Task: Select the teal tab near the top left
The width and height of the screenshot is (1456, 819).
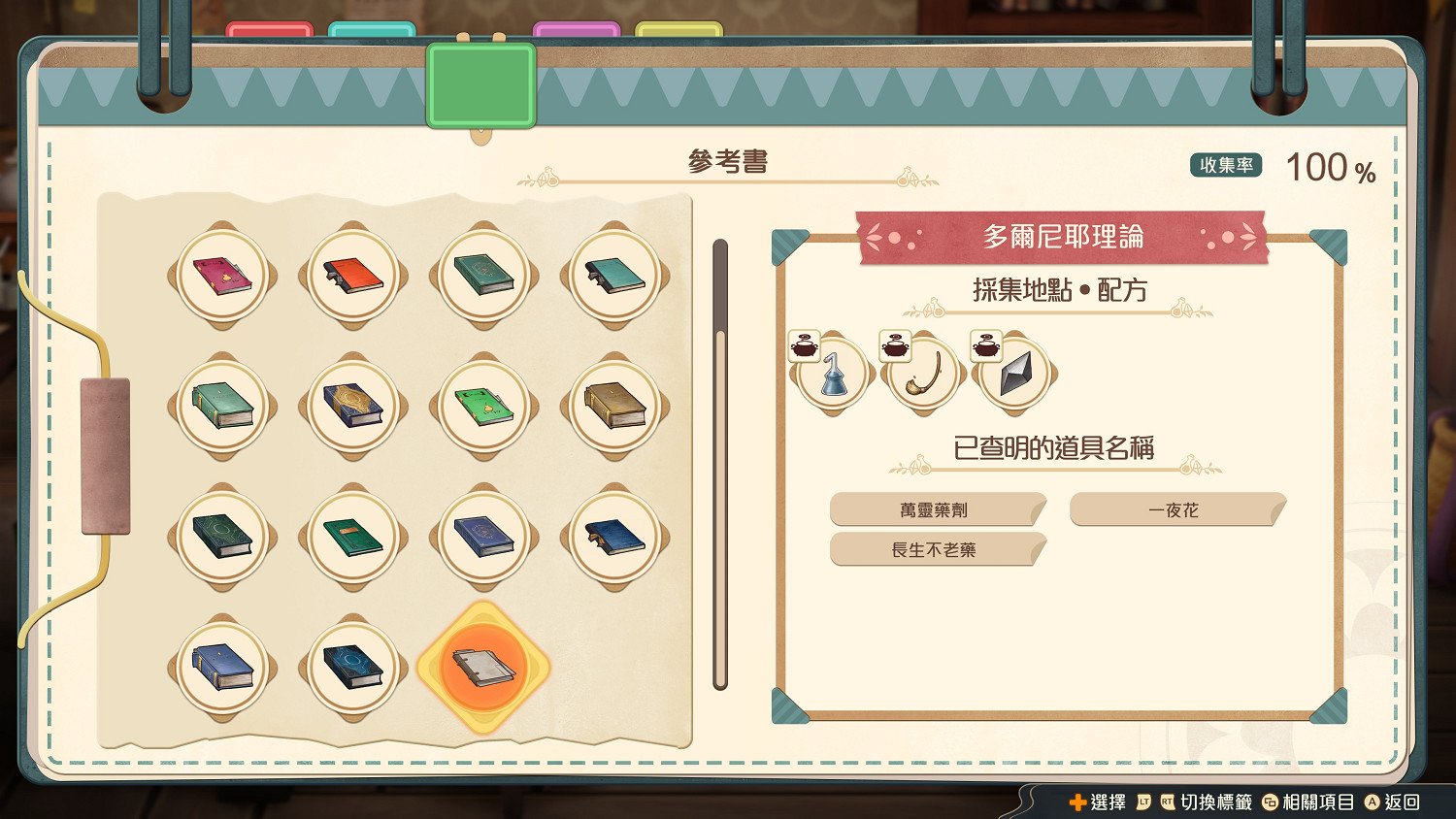Action: [373, 27]
